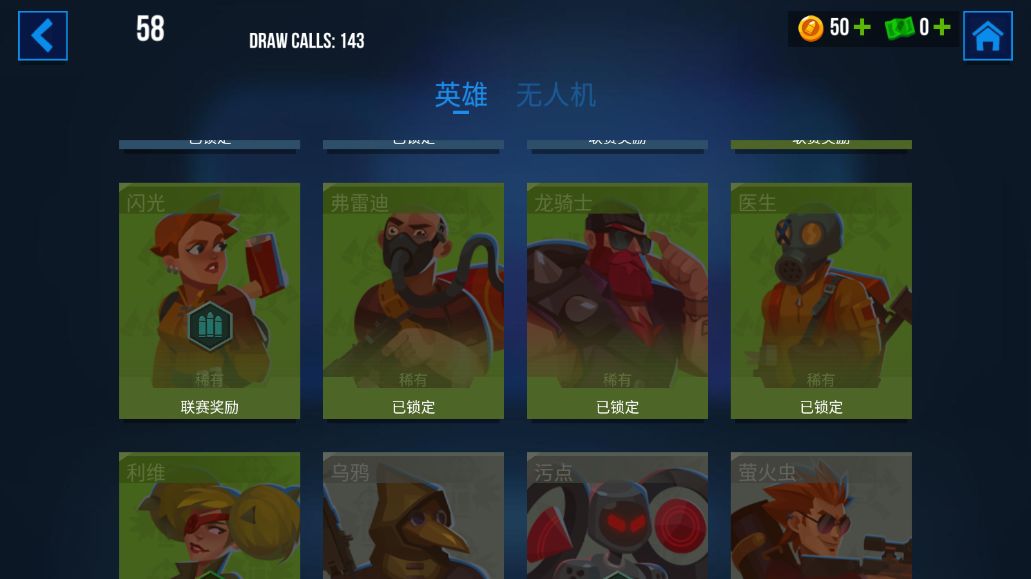Add more gold coins with plus button
This screenshot has height=579, width=1031.
point(862,28)
